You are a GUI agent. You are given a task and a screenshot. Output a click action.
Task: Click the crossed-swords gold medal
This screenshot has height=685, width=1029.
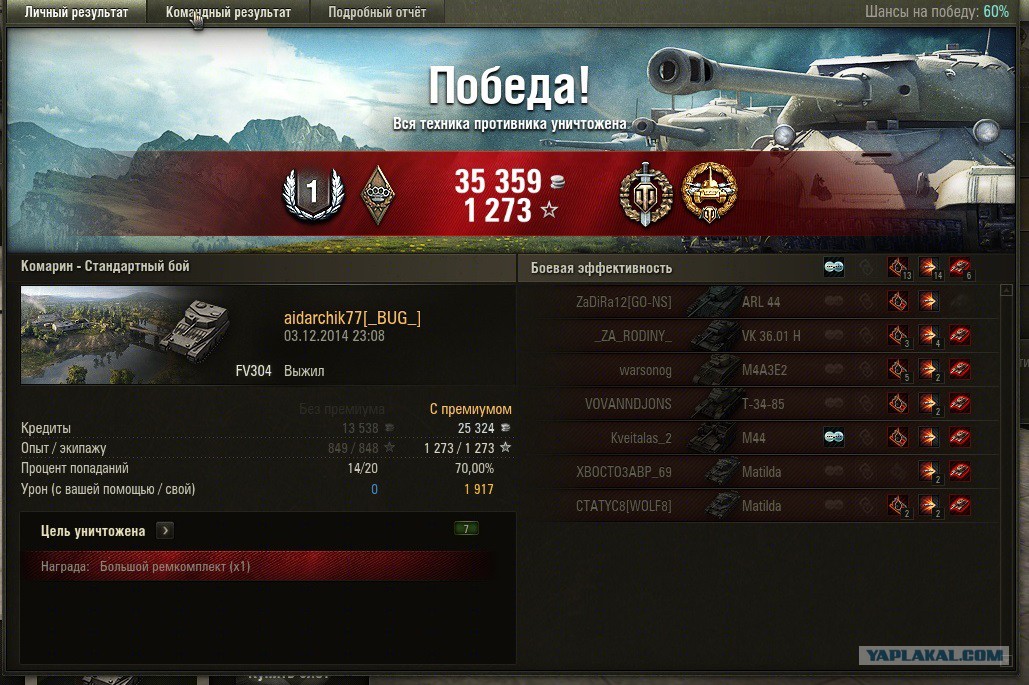(645, 193)
